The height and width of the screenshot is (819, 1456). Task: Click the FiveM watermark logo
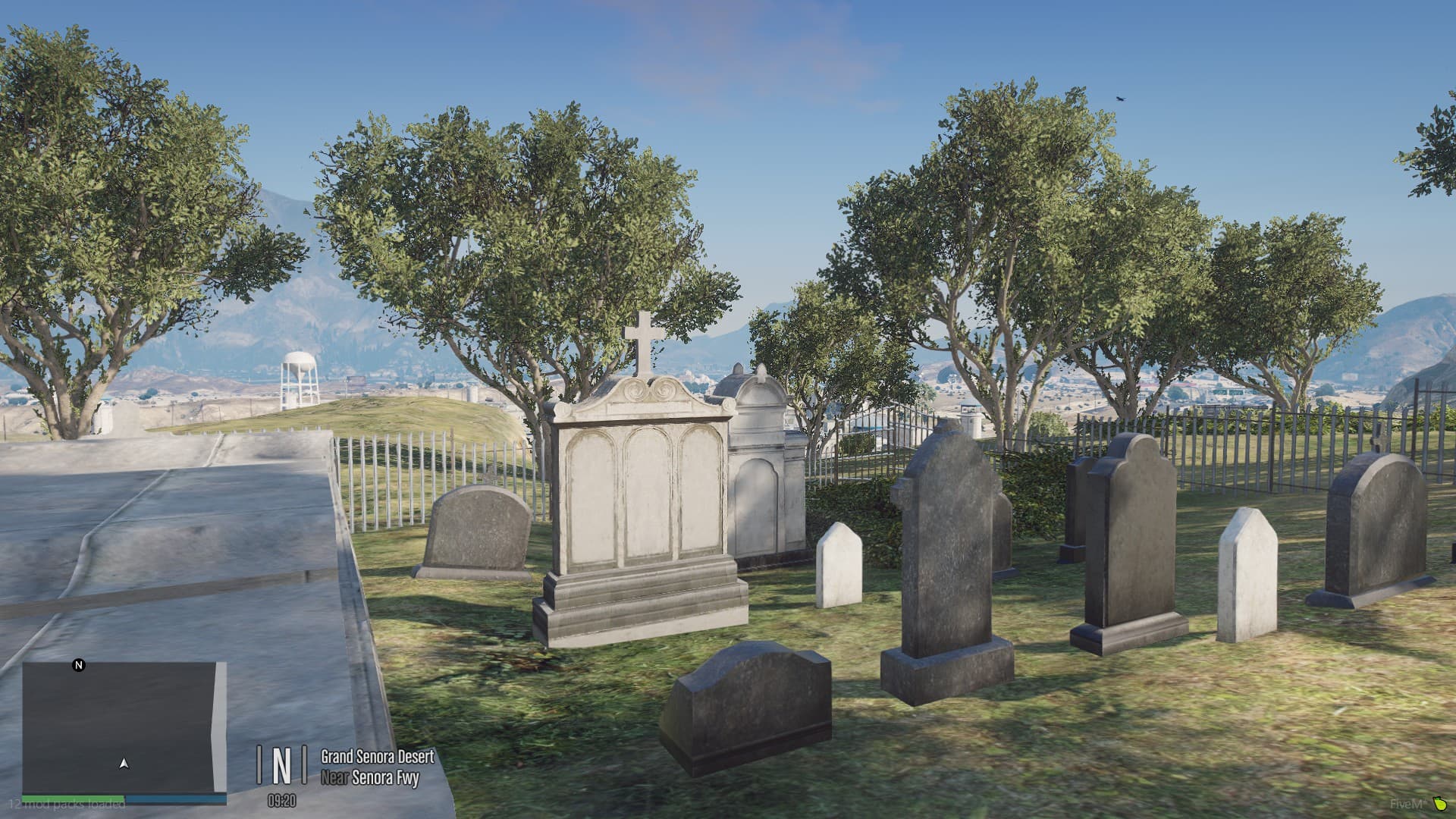pyautogui.click(x=1407, y=804)
